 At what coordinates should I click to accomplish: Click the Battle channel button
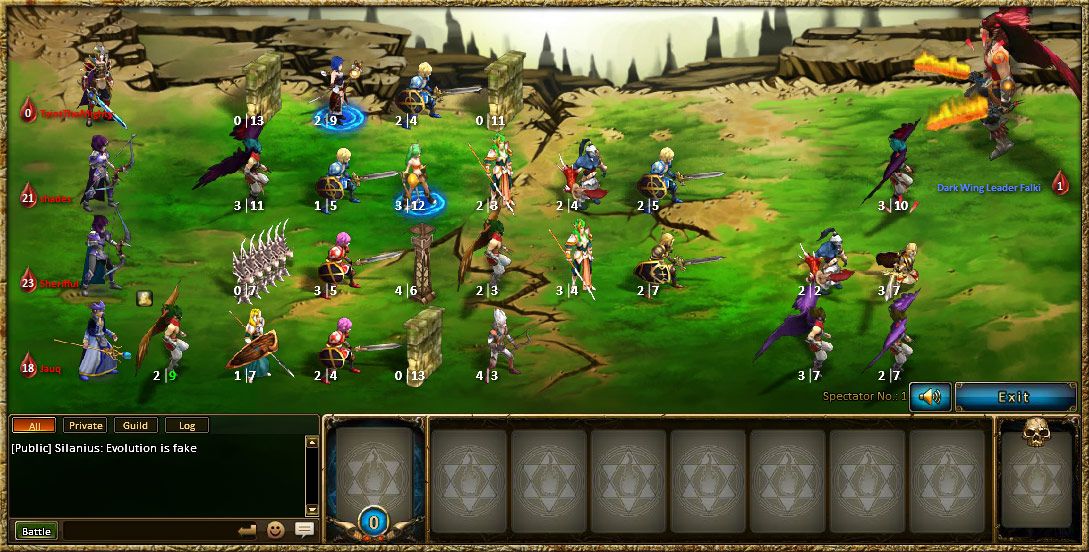36,530
